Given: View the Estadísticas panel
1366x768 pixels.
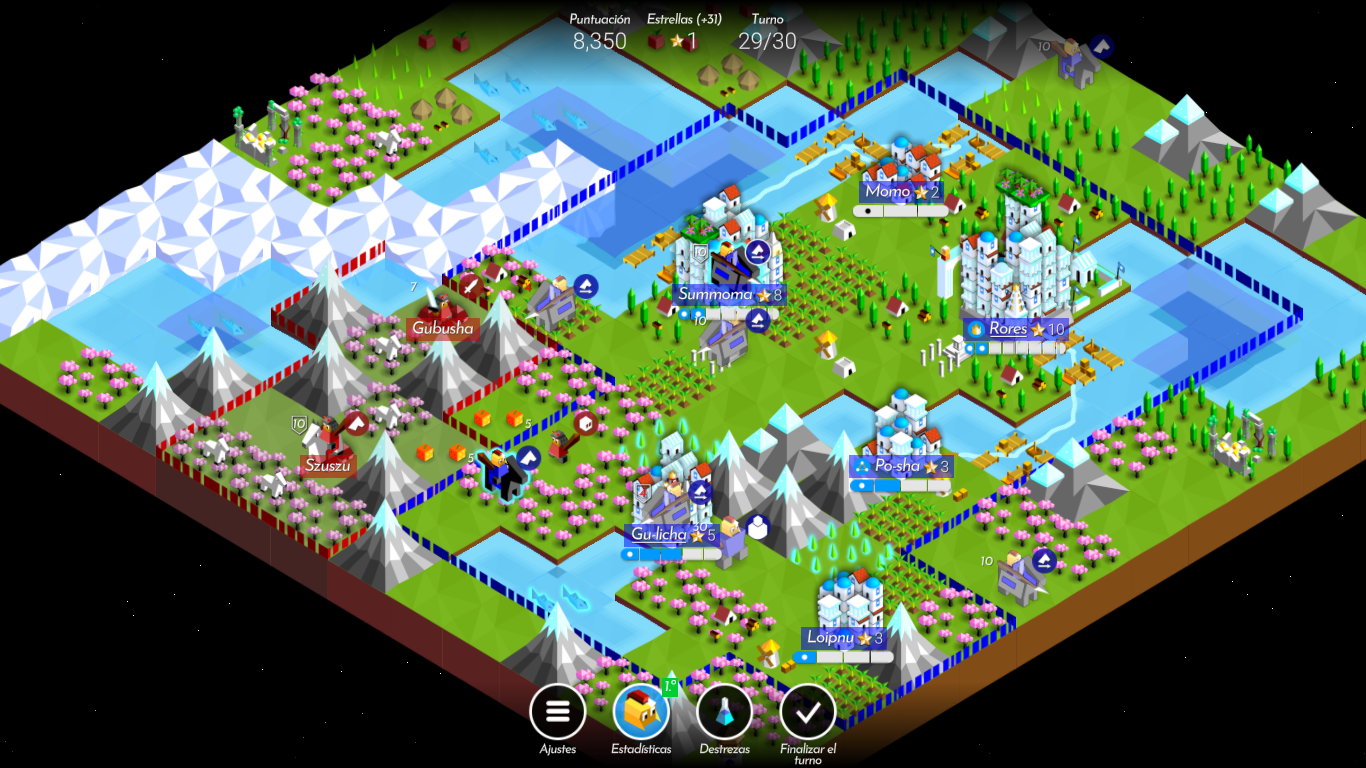Looking at the screenshot, I should (x=640, y=712).
